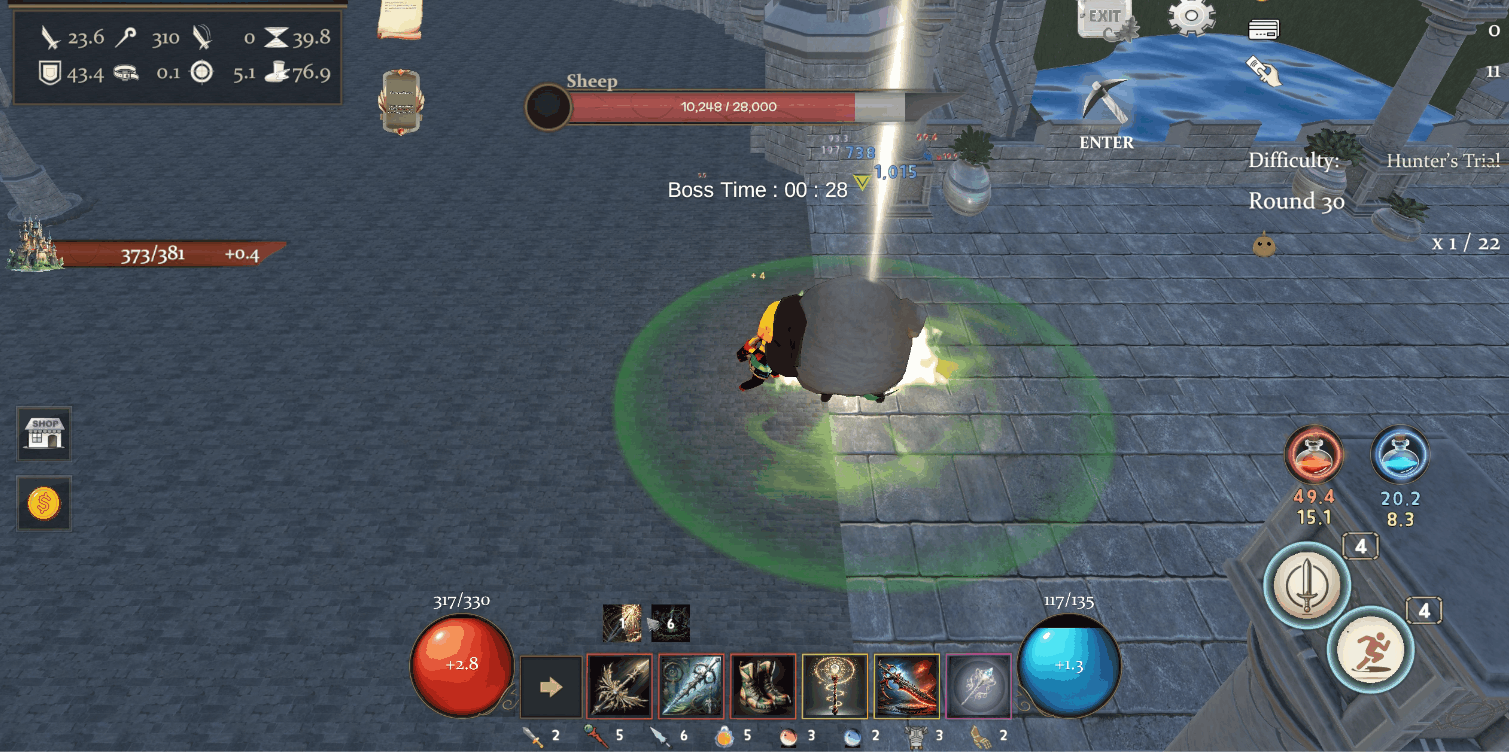
Task: Open the ornate winged plaque panel
Action: pos(400,102)
